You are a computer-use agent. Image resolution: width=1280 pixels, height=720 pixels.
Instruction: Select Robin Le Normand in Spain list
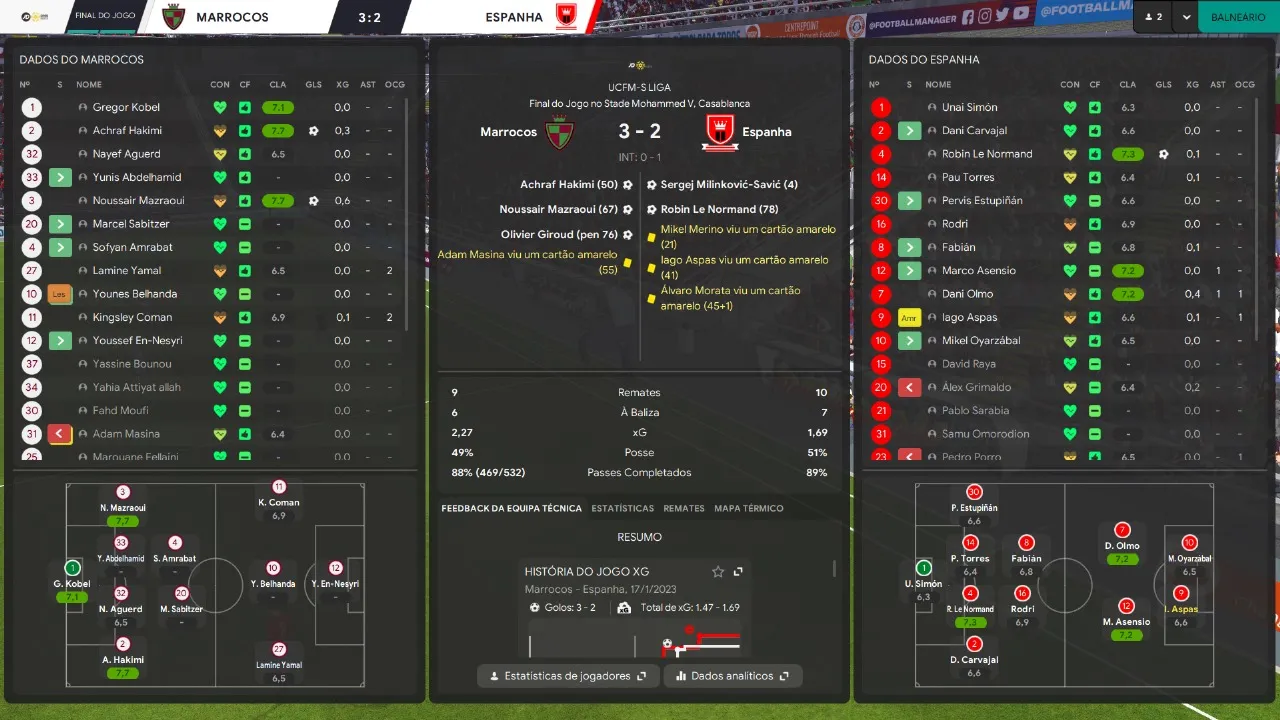tap(987, 154)
